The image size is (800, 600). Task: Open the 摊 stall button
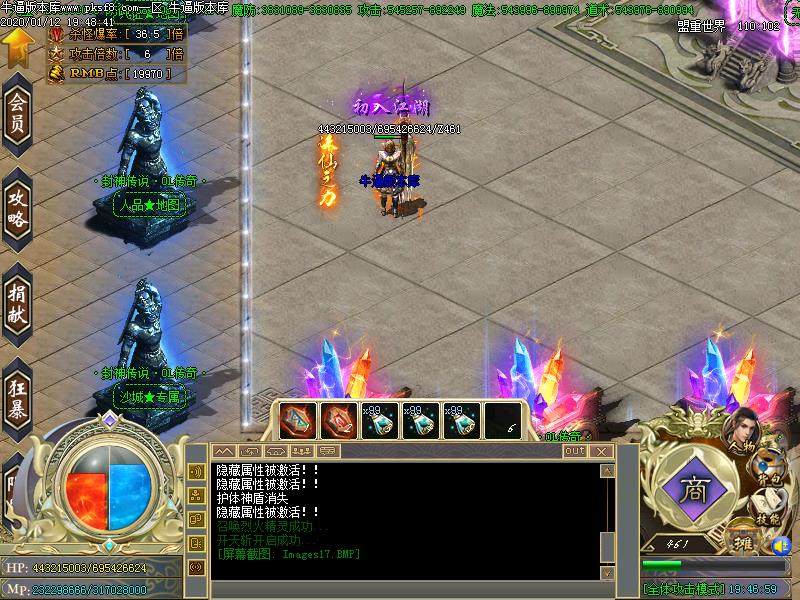tap(743, 541)
